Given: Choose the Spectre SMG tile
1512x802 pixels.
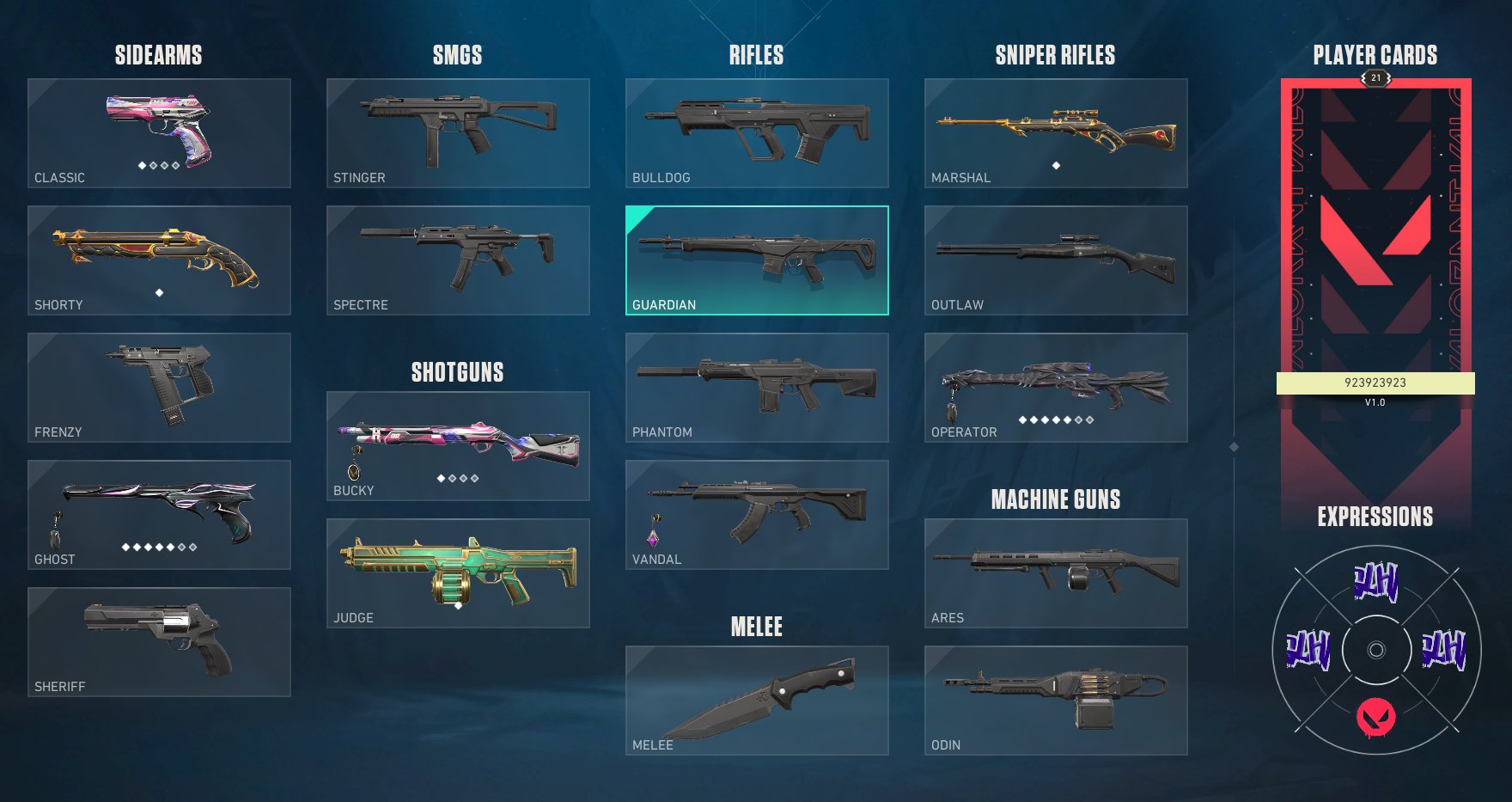Looking at the screenshot, I should (x=458, y=260).
